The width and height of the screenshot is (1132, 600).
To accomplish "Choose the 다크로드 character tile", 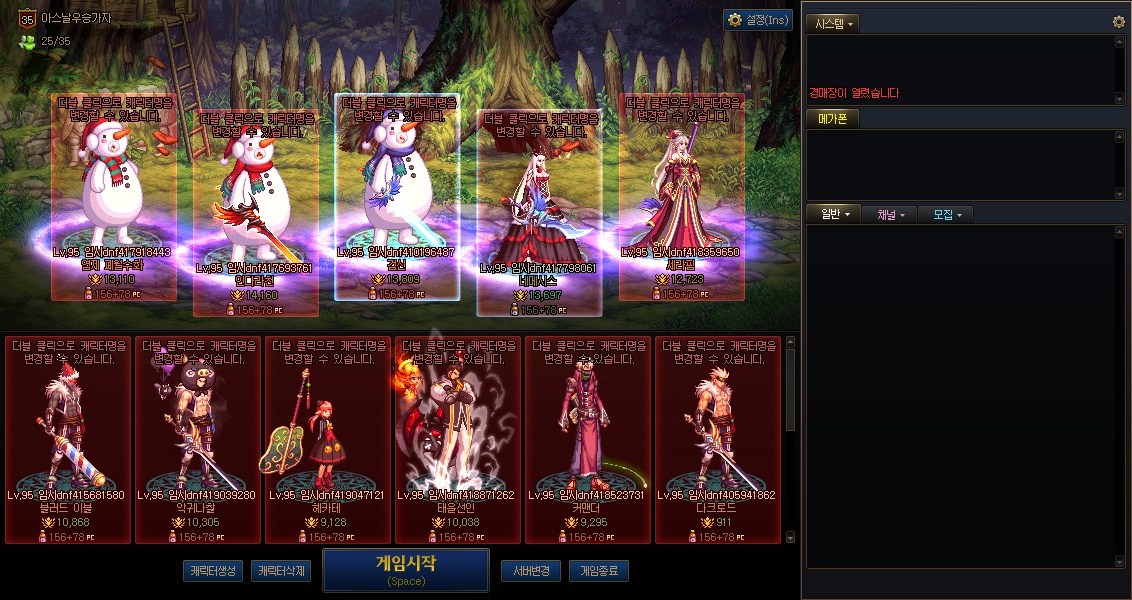I will pos(718,440).
